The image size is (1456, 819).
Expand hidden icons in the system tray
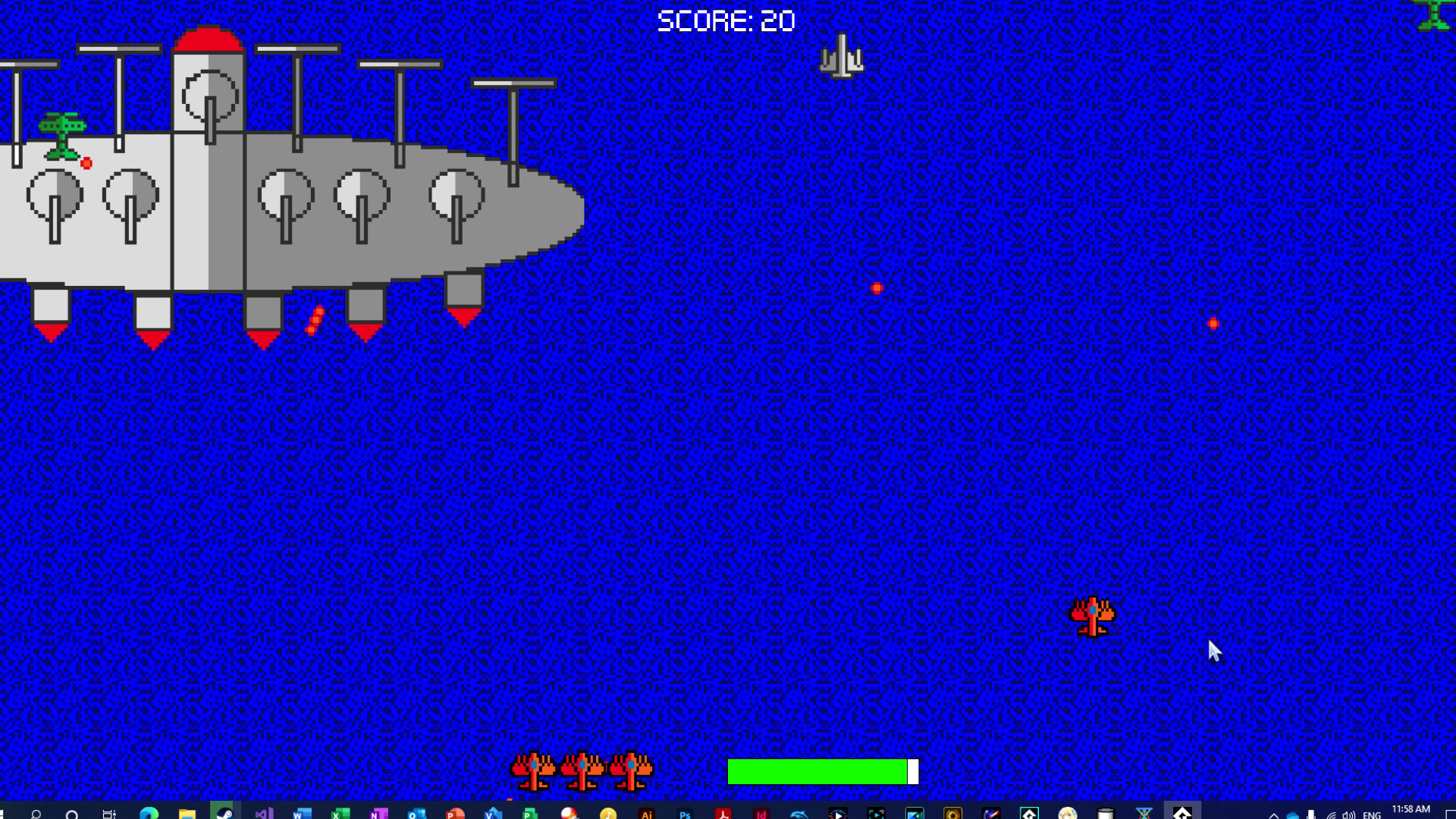[1274, 813]
